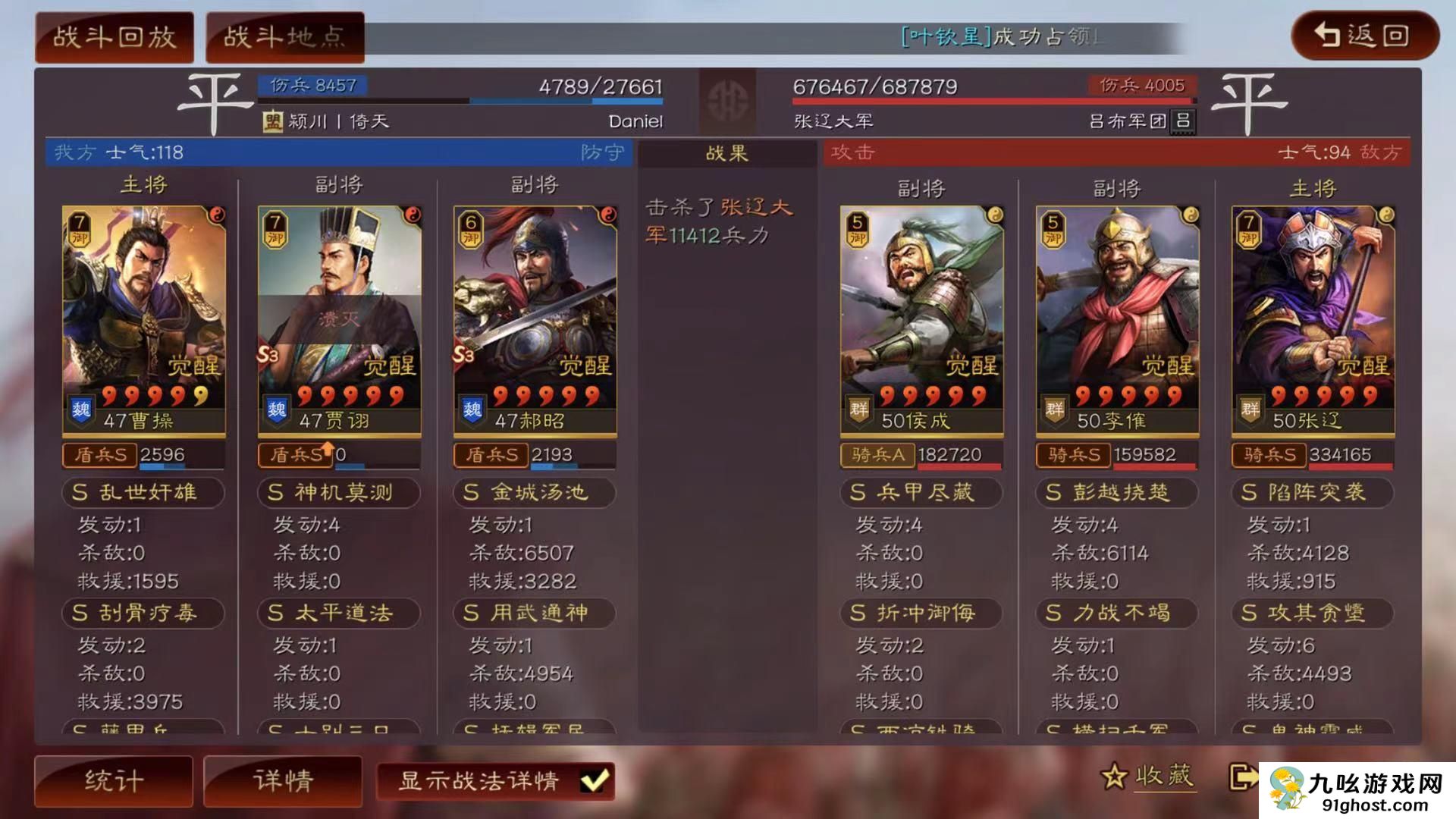This screenshot has width=1456, height=819.
Task: Select the 李傕 general card
Action: (x=1117, y=320)
